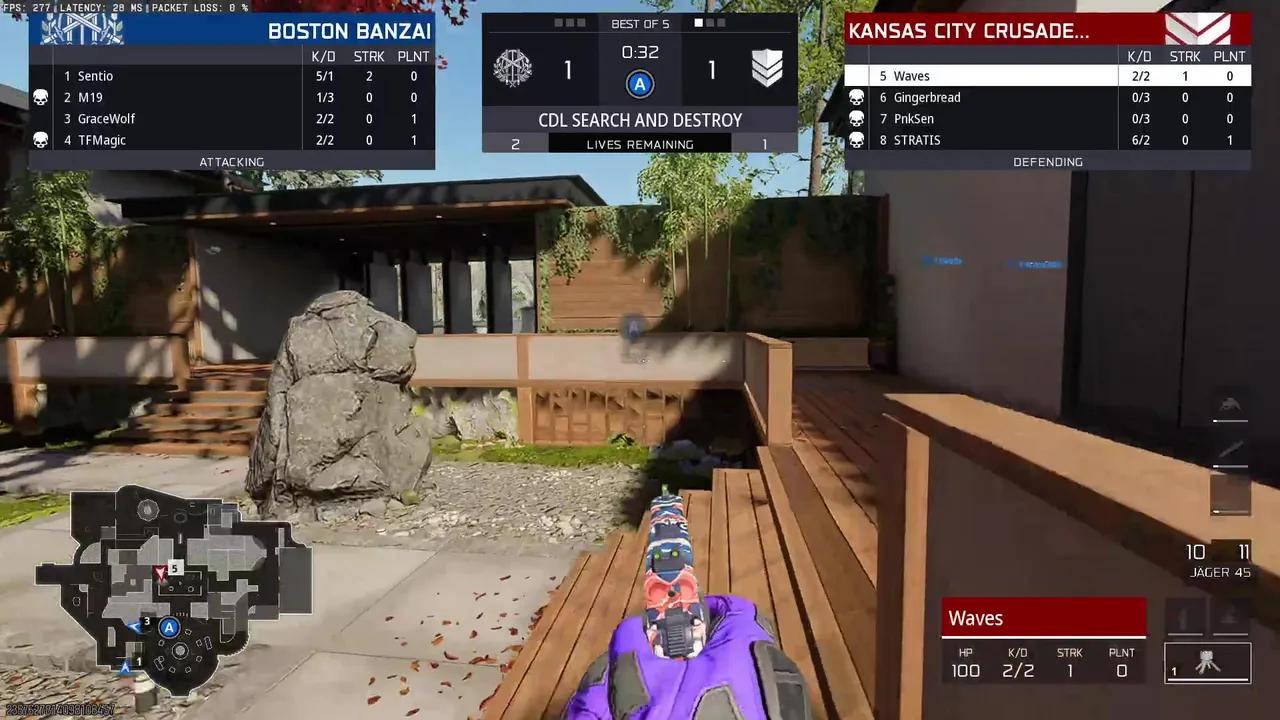Click the skull icon next to Gingerbread

tap(857, 97)
